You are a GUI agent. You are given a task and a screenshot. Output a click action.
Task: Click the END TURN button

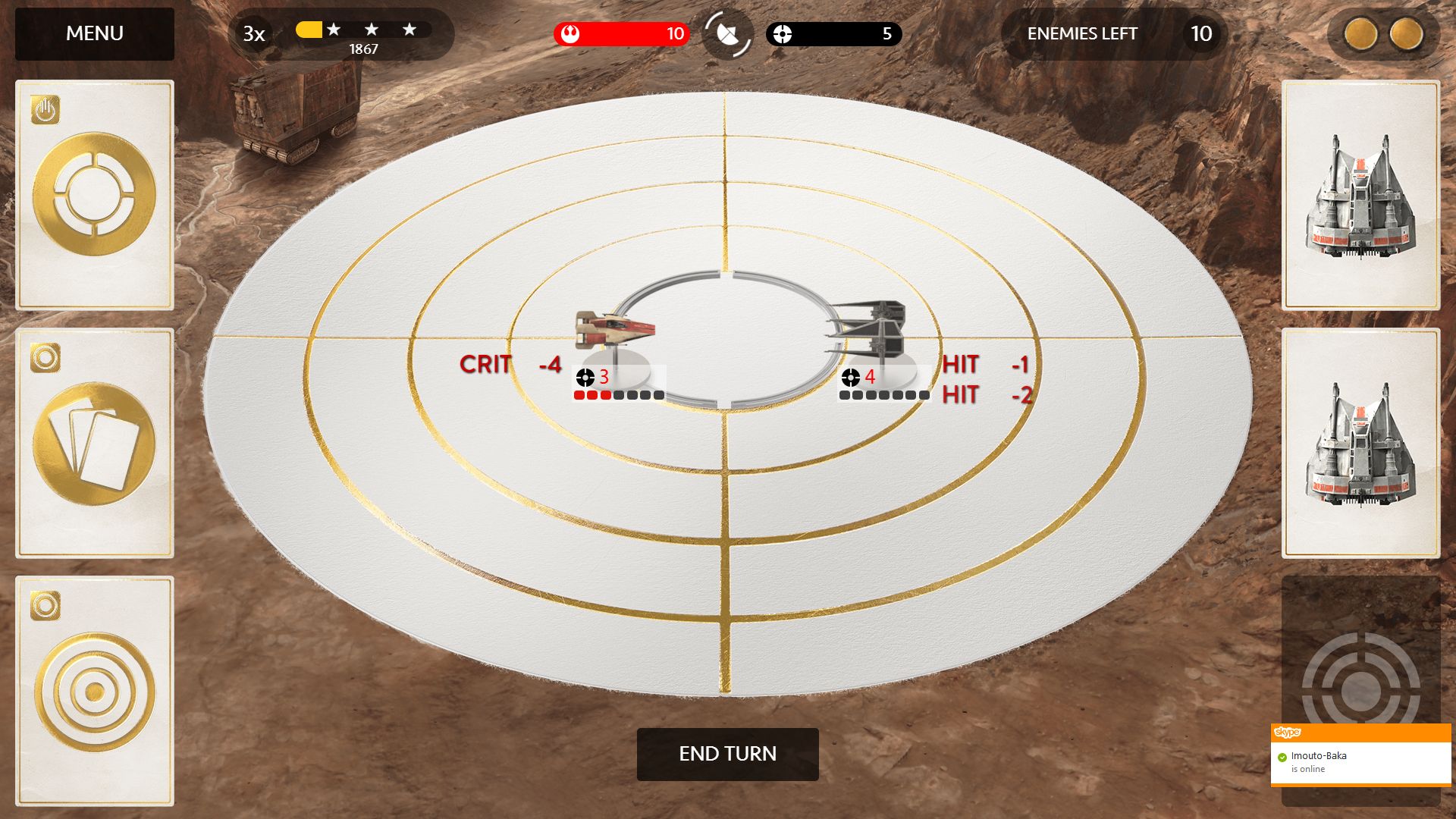click(727, 754)
